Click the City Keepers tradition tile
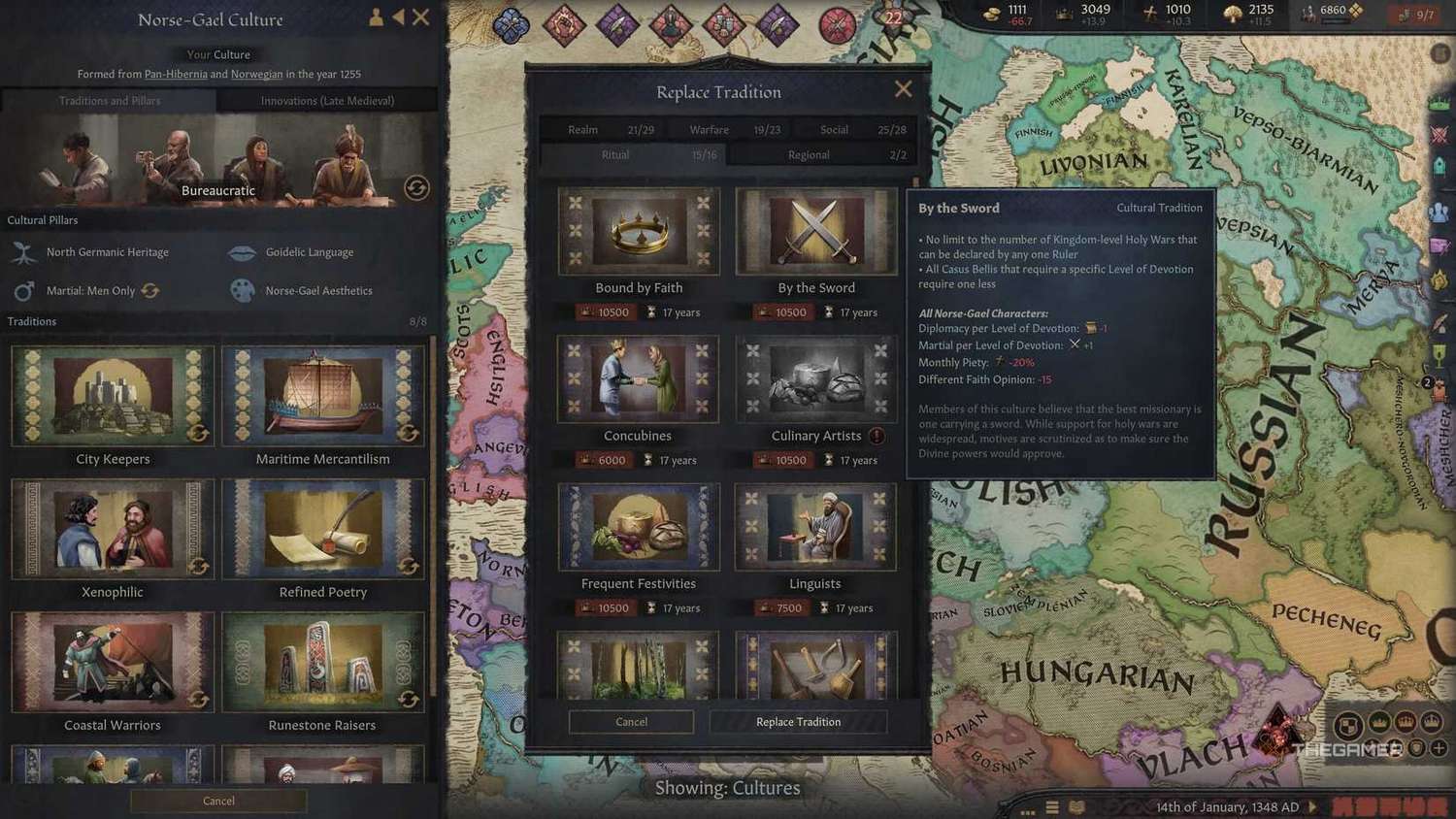Screen dimensions: 1456x819 coord(113,396)
